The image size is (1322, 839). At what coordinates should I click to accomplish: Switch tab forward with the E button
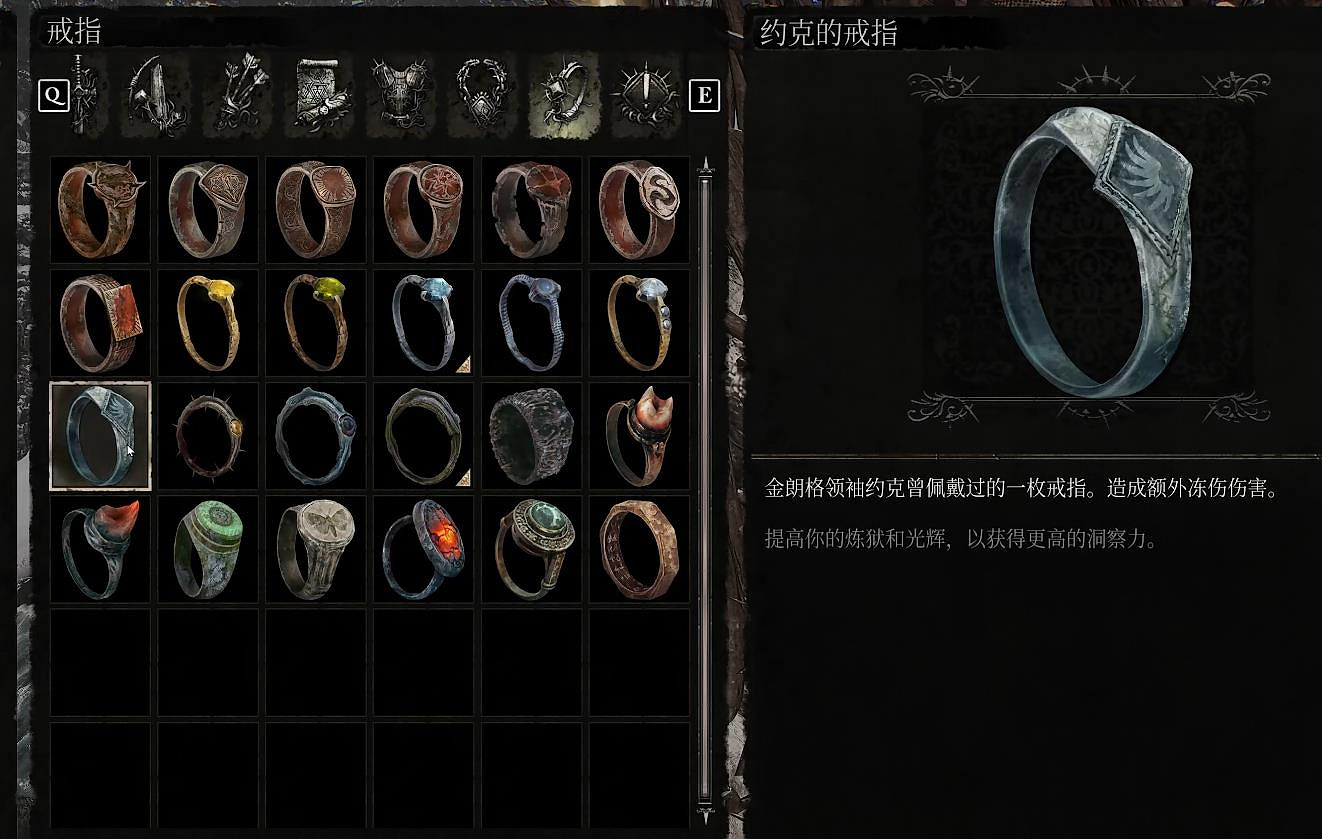tap(705, 97)
